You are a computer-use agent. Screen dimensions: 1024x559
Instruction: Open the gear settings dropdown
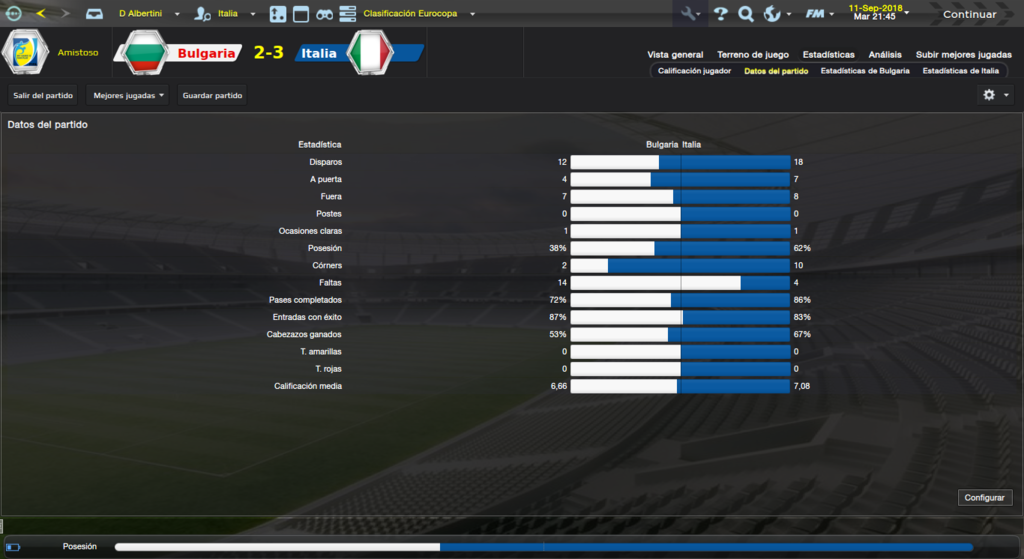tap(995, 95)
